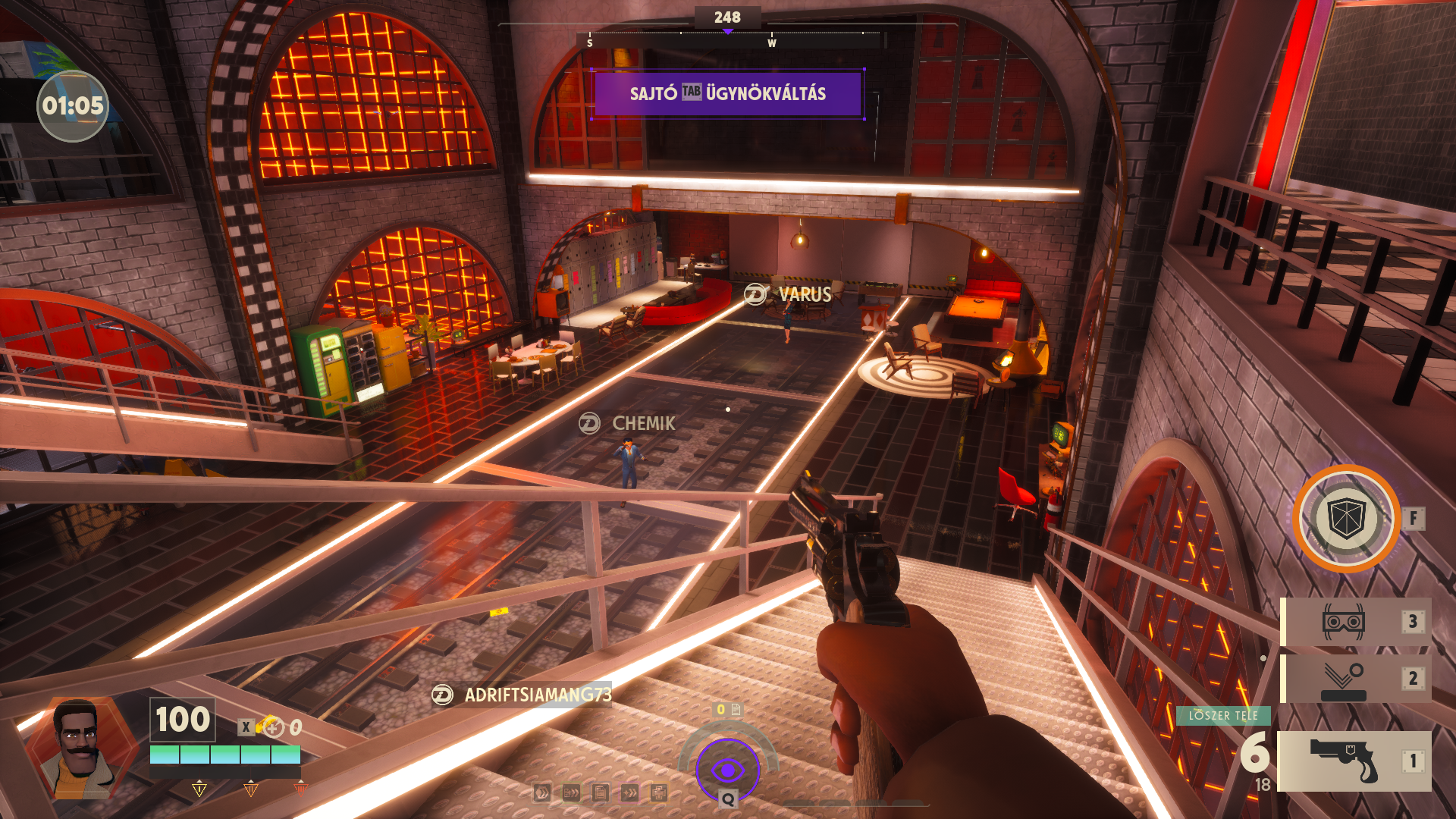Use the bandage heal item icon
1456x819 pixels.
click(x=270, y=726)
